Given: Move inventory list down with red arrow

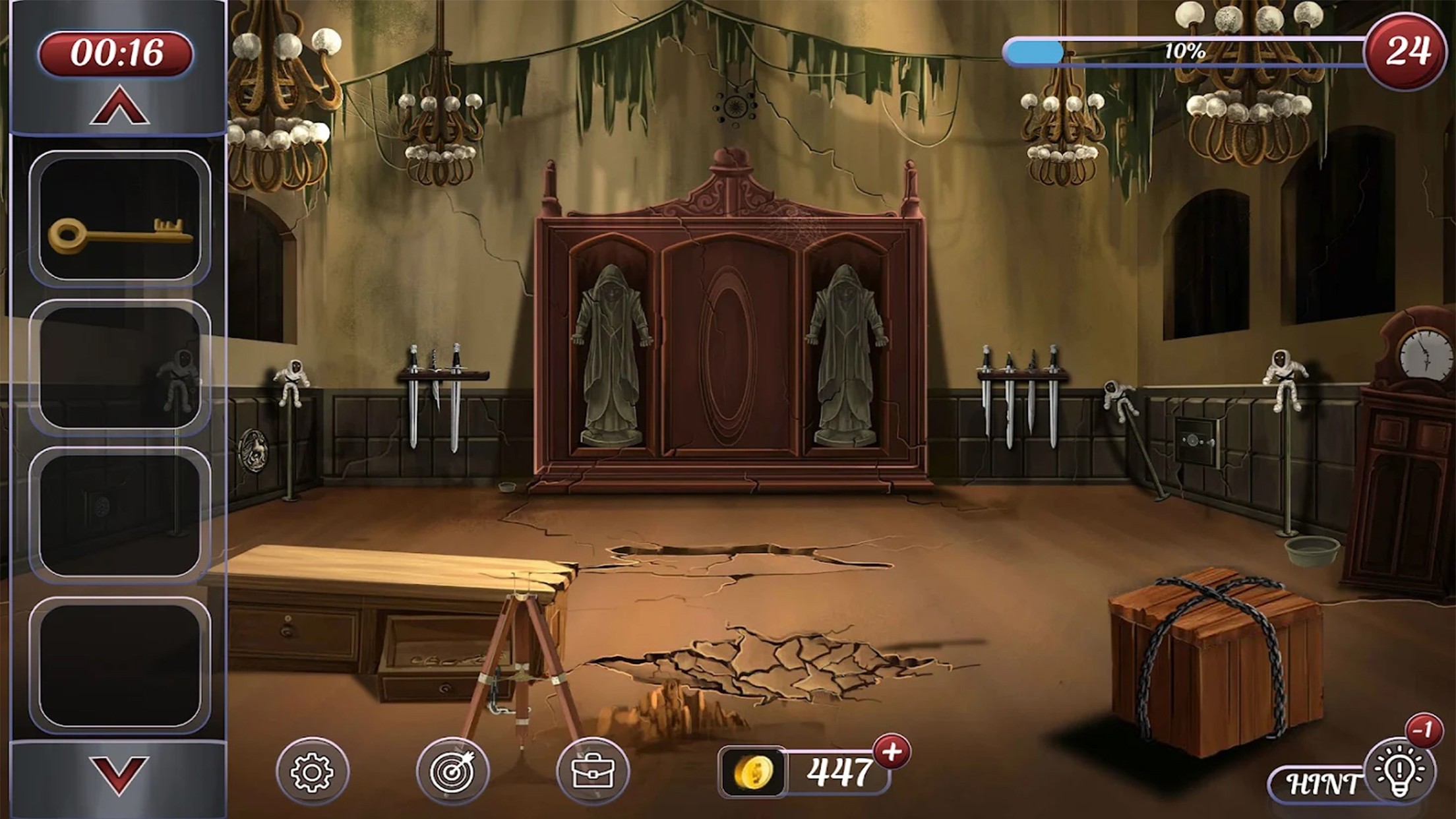Looking at the screenshot, I should [119, 774].
